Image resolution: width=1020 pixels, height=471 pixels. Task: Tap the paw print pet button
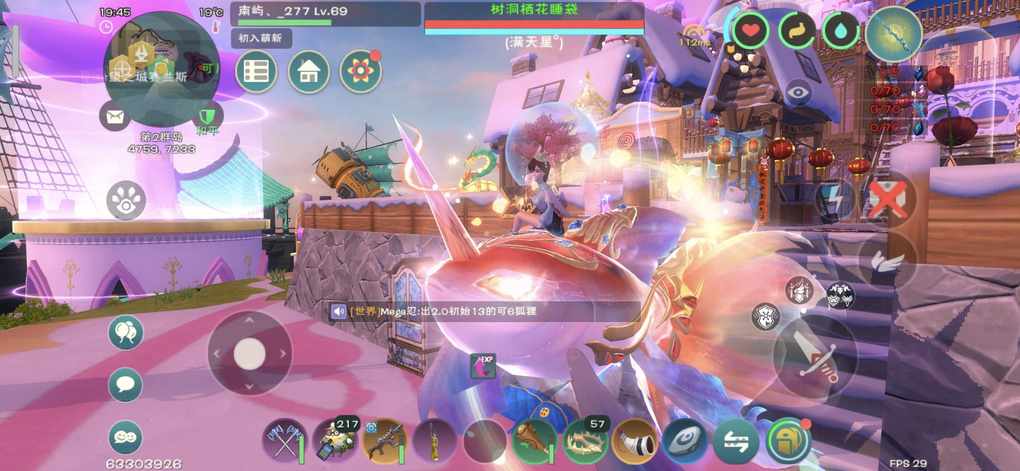coord(126,198)
